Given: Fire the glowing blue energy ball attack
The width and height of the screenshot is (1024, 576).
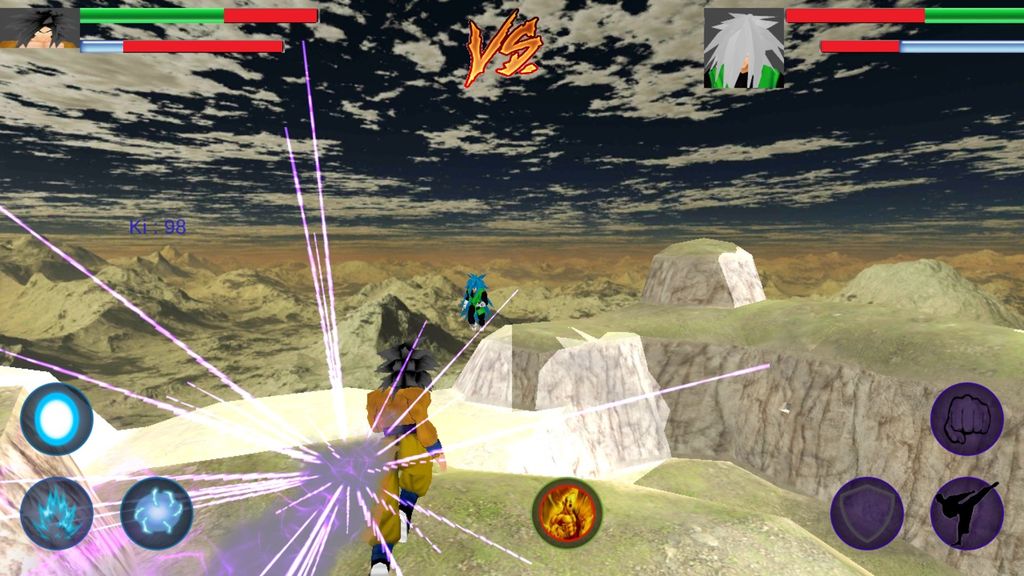Looking at the screenshot, I should point(57,419).
